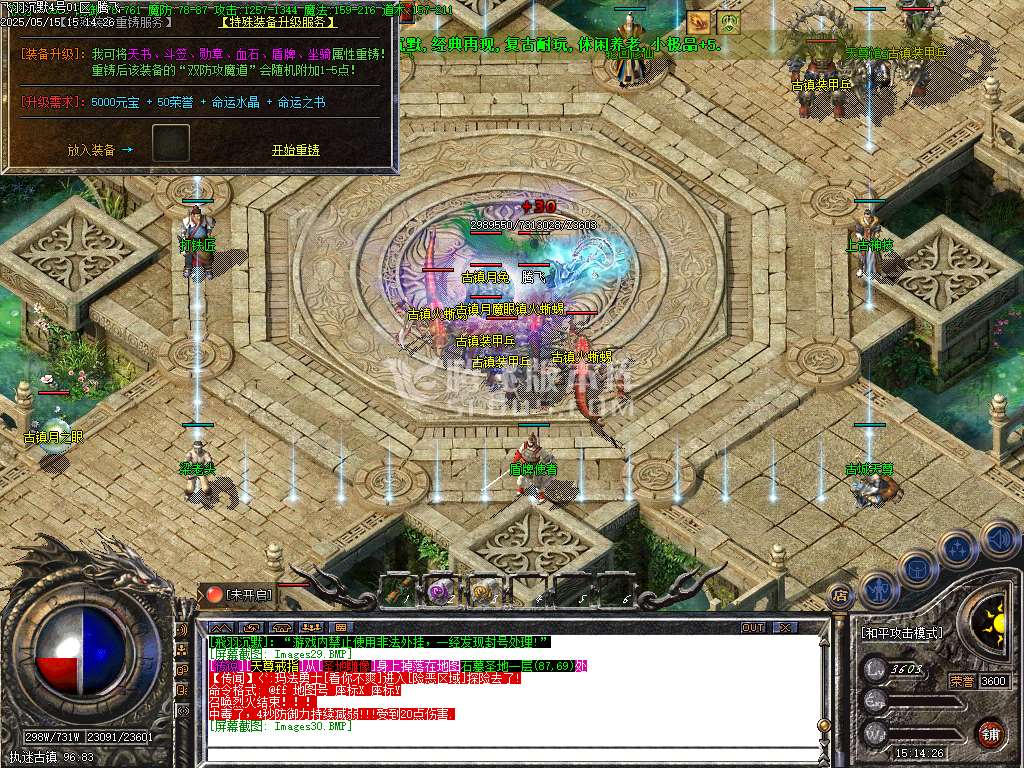This screenshot has width=1024, height=768.
Task: Use the green item in hotbar slot 1
Action: pyautogui.click(x=396, y=592)
